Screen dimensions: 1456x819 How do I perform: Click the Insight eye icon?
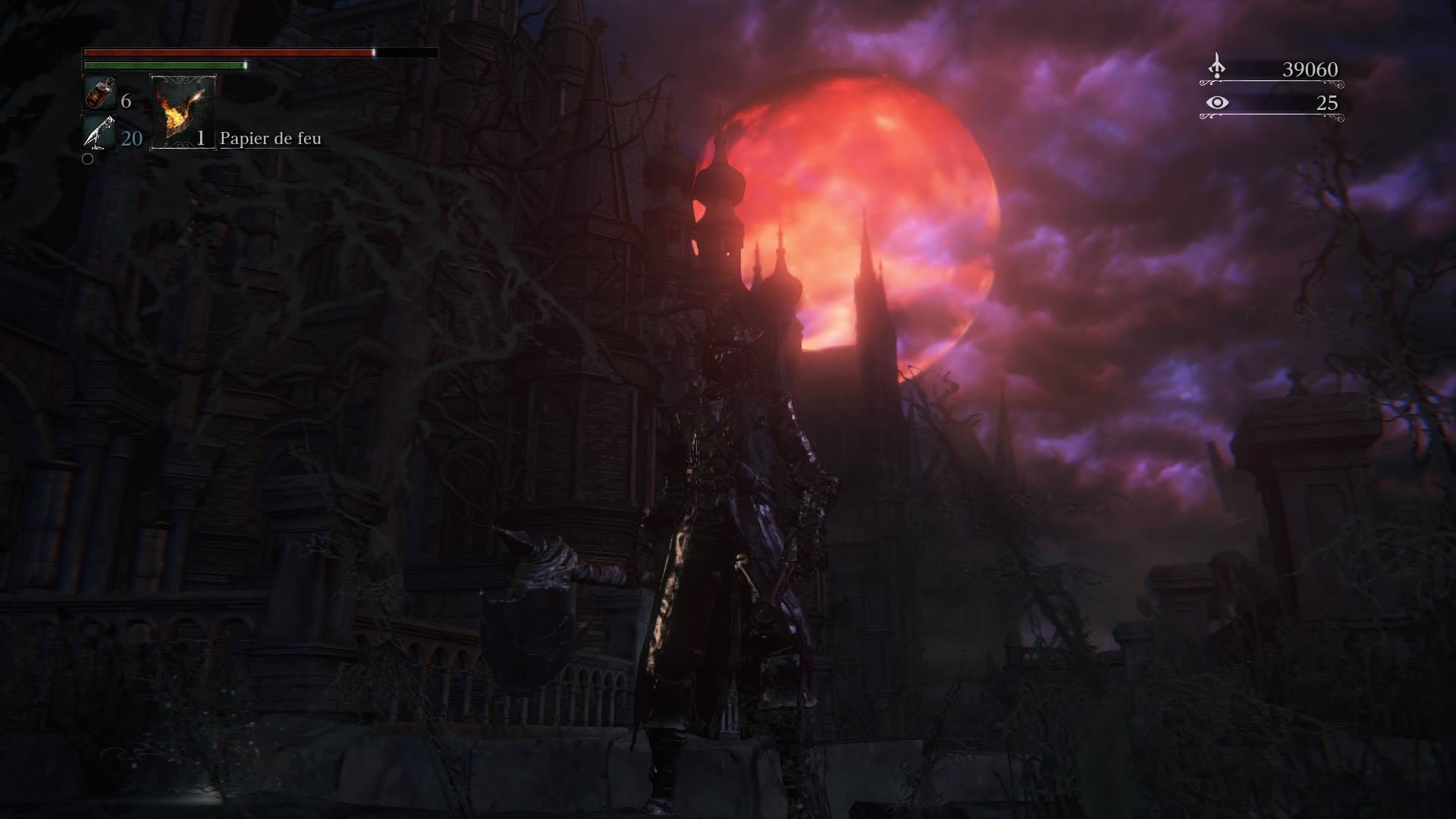[x=1216, y=102]
